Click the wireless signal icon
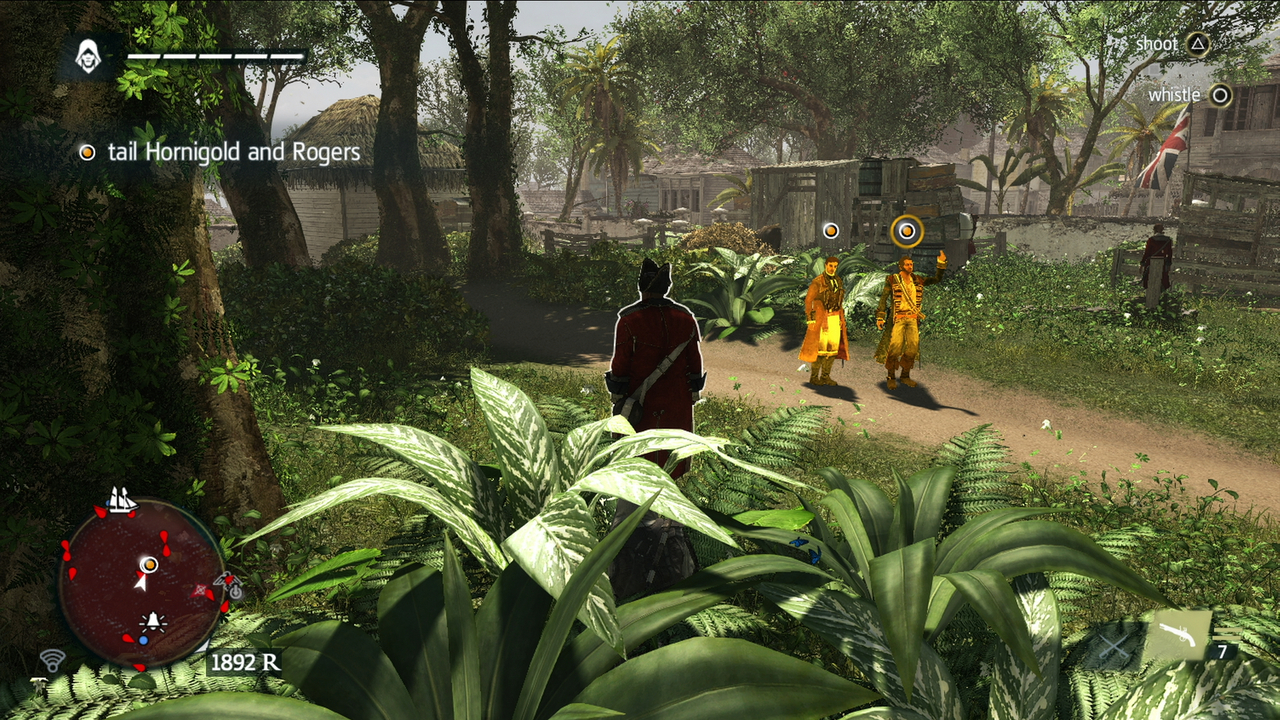Screen dimensions: 1280x720 [52, 660]
